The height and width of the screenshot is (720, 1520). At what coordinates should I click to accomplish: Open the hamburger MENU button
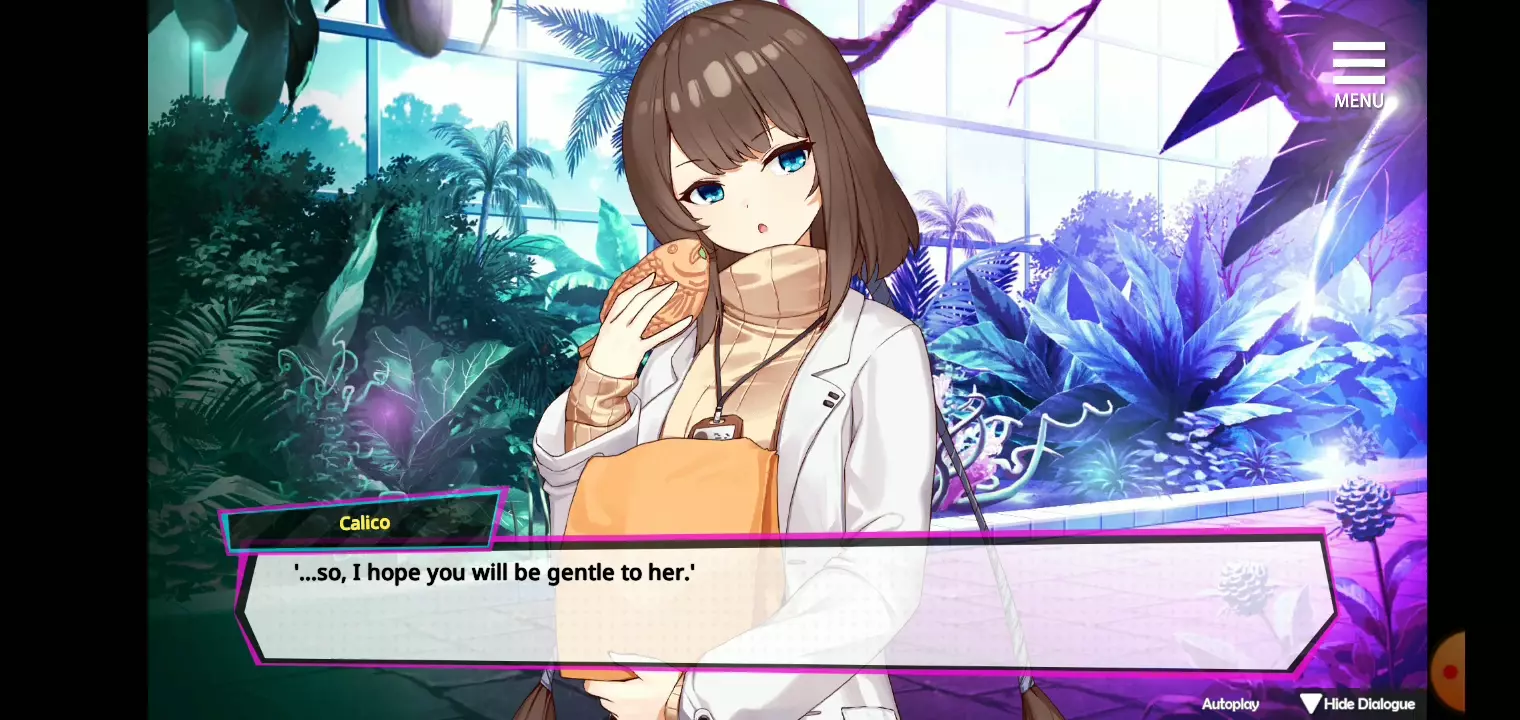pos(1358,72)
